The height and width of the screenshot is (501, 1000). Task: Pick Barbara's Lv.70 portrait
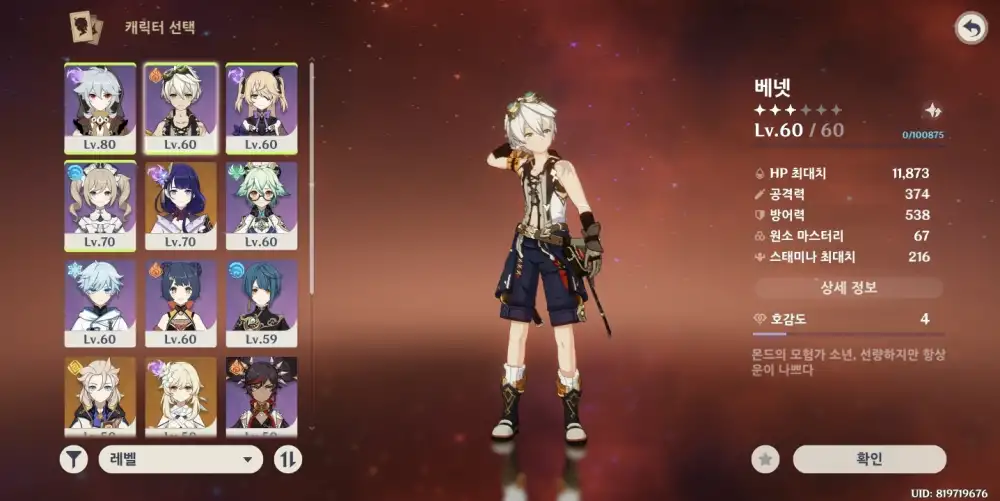click(x=100, y=206)
